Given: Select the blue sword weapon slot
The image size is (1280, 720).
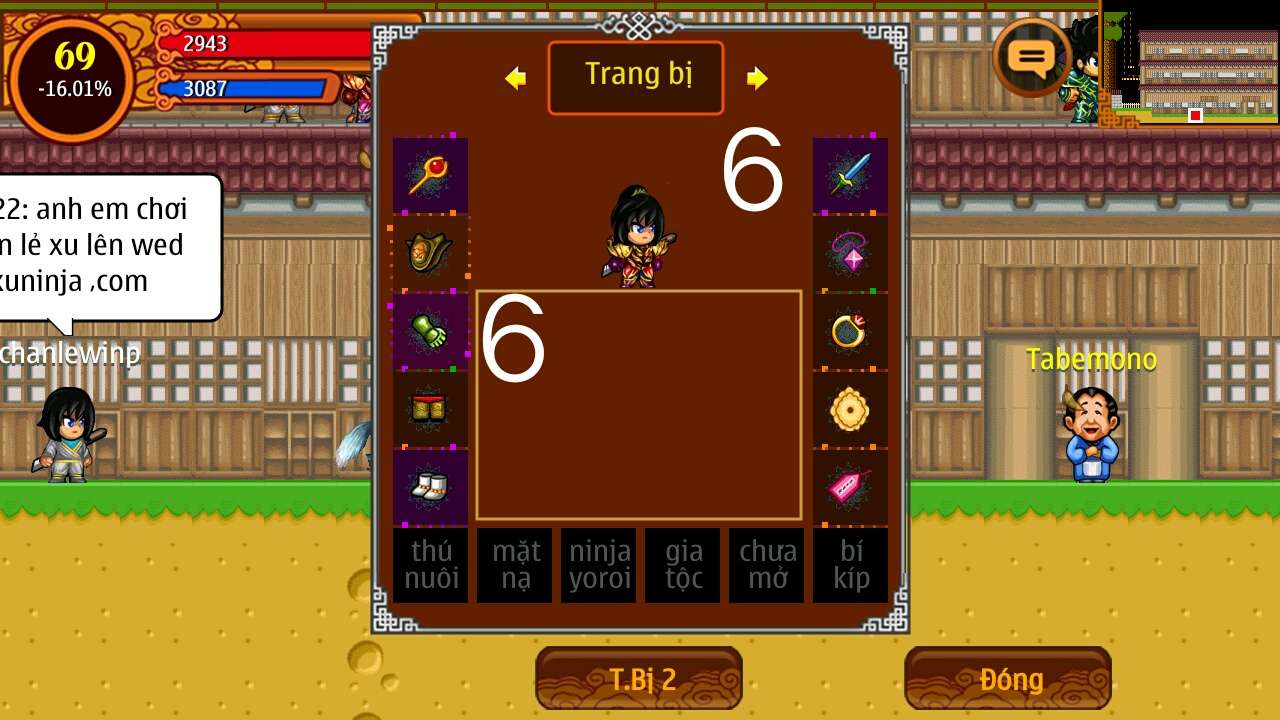Looking at the screenshot, I should (850, 175).
